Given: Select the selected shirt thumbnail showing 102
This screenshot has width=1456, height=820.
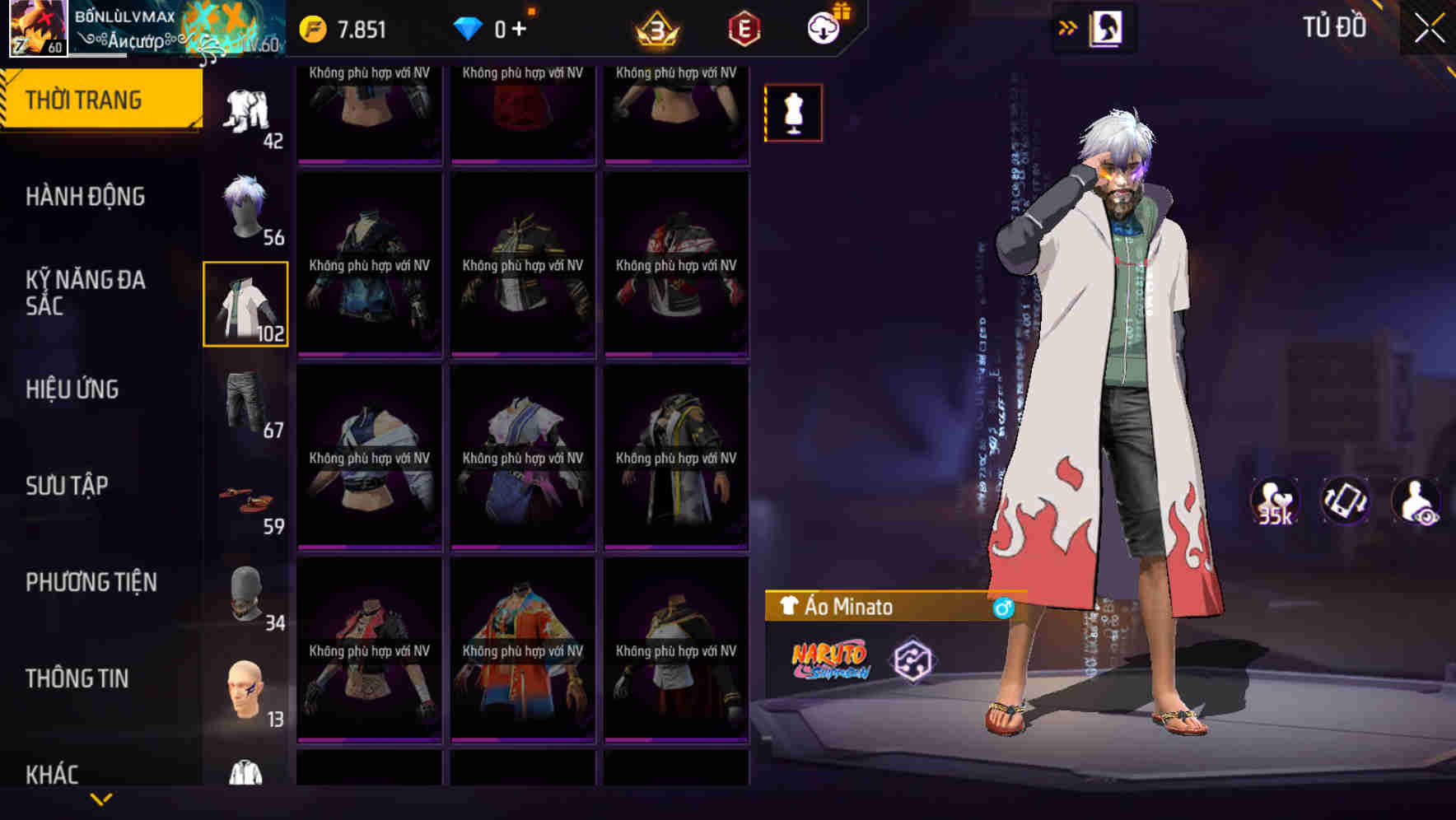Looking at the screenshot, I should [246, 305].
